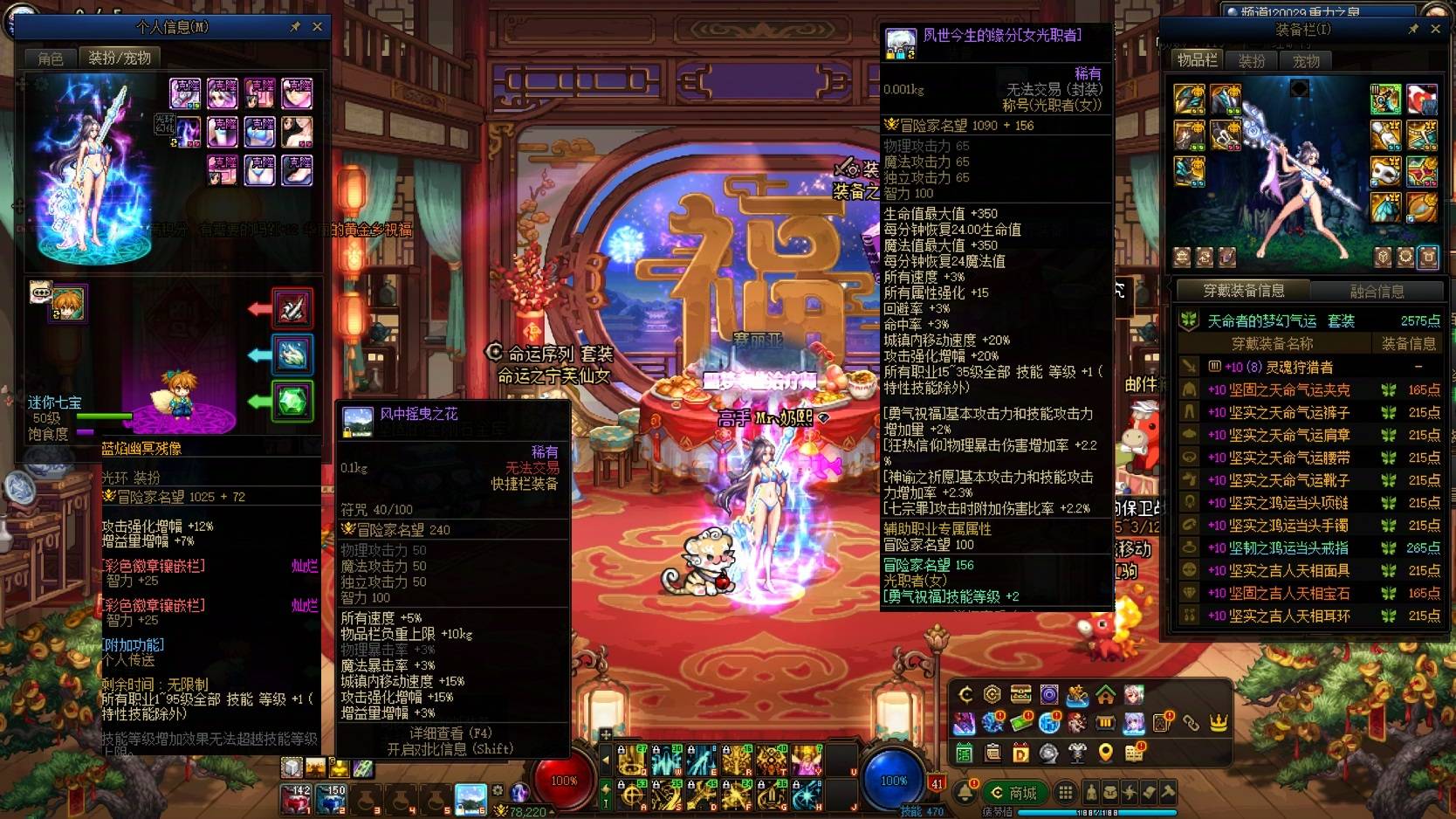Click the purple portal icon in menu bar
The width and height of the screenshot is (1456, 819).
1049,696
